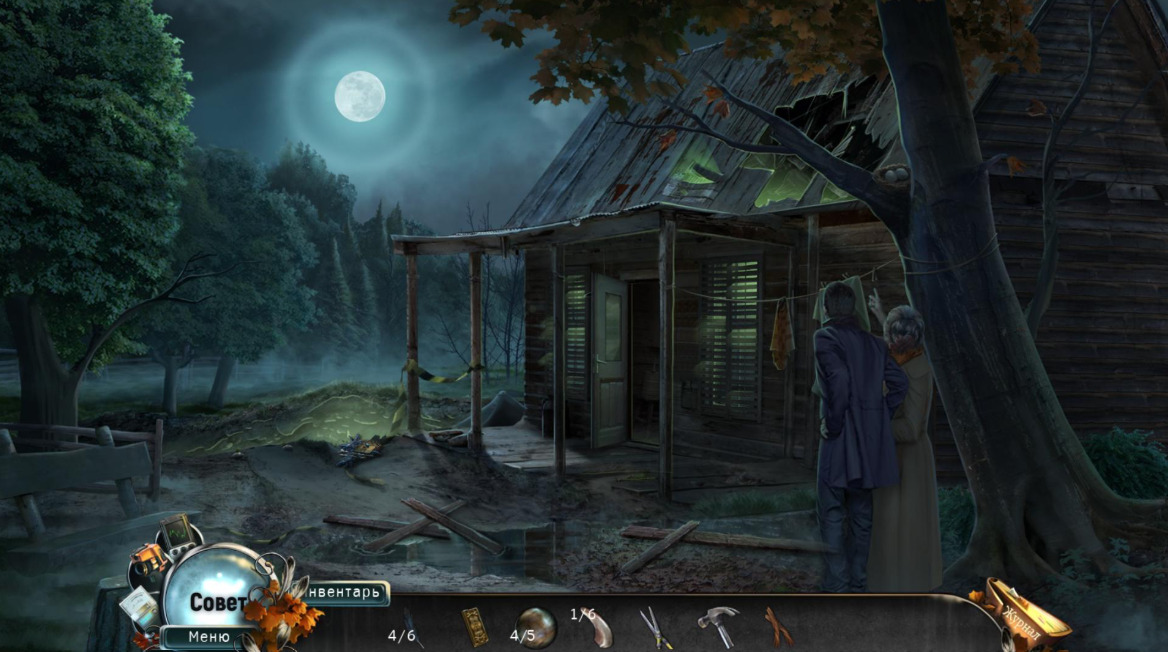Screen dimensions: 1168x652
Task: Select the hammer in the inventory
Action: click(717, 627)
